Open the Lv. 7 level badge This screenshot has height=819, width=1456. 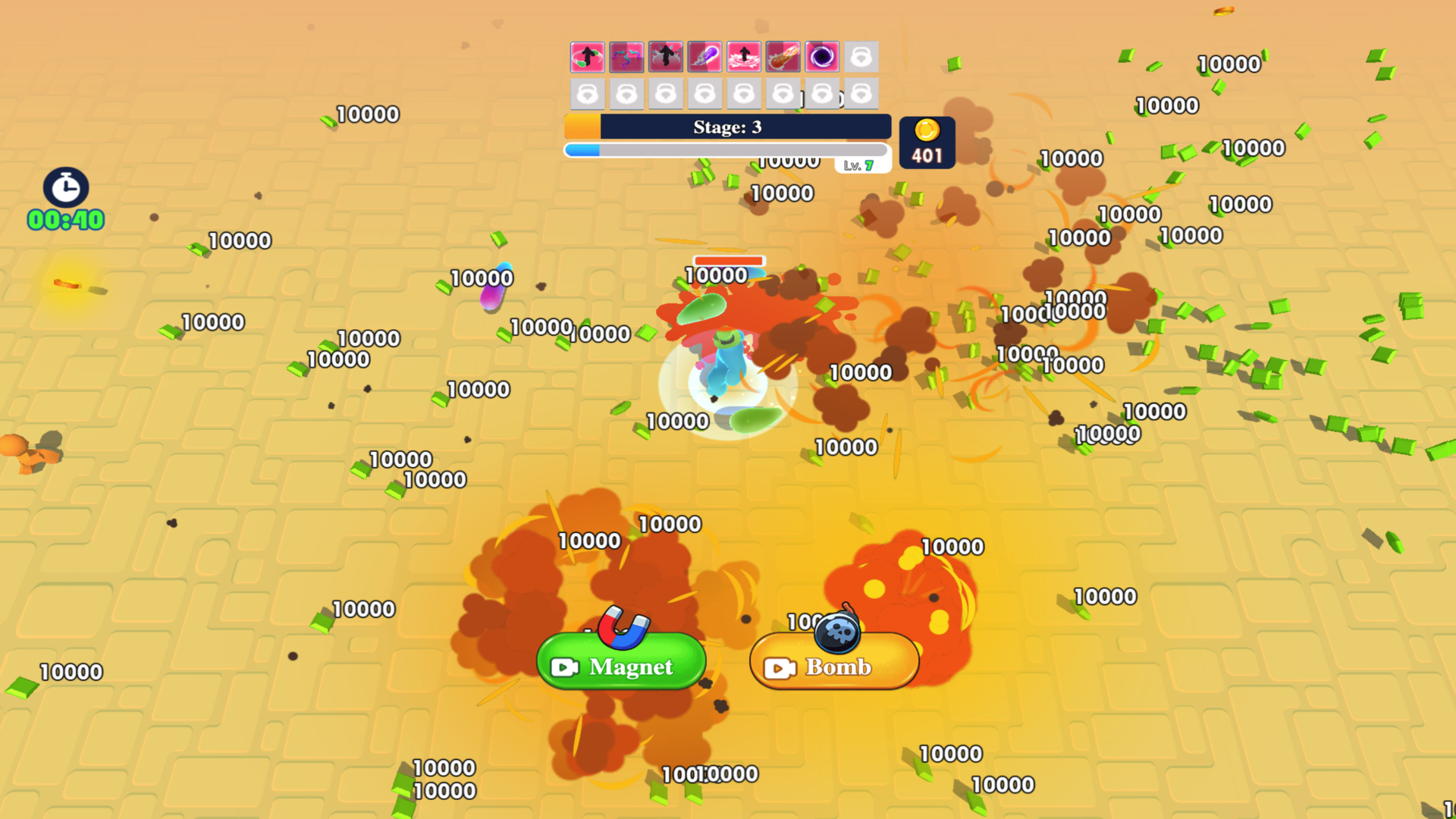point(864,165)
